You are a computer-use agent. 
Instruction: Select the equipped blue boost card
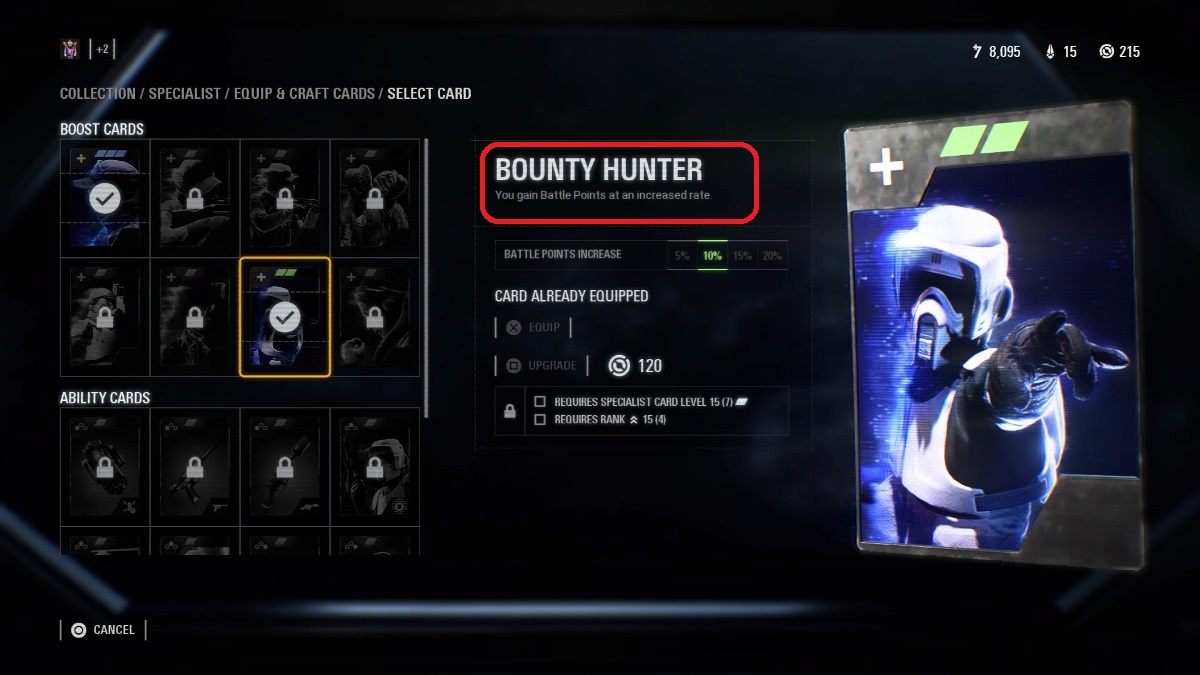pyautogui.click(x=105, y=199)
